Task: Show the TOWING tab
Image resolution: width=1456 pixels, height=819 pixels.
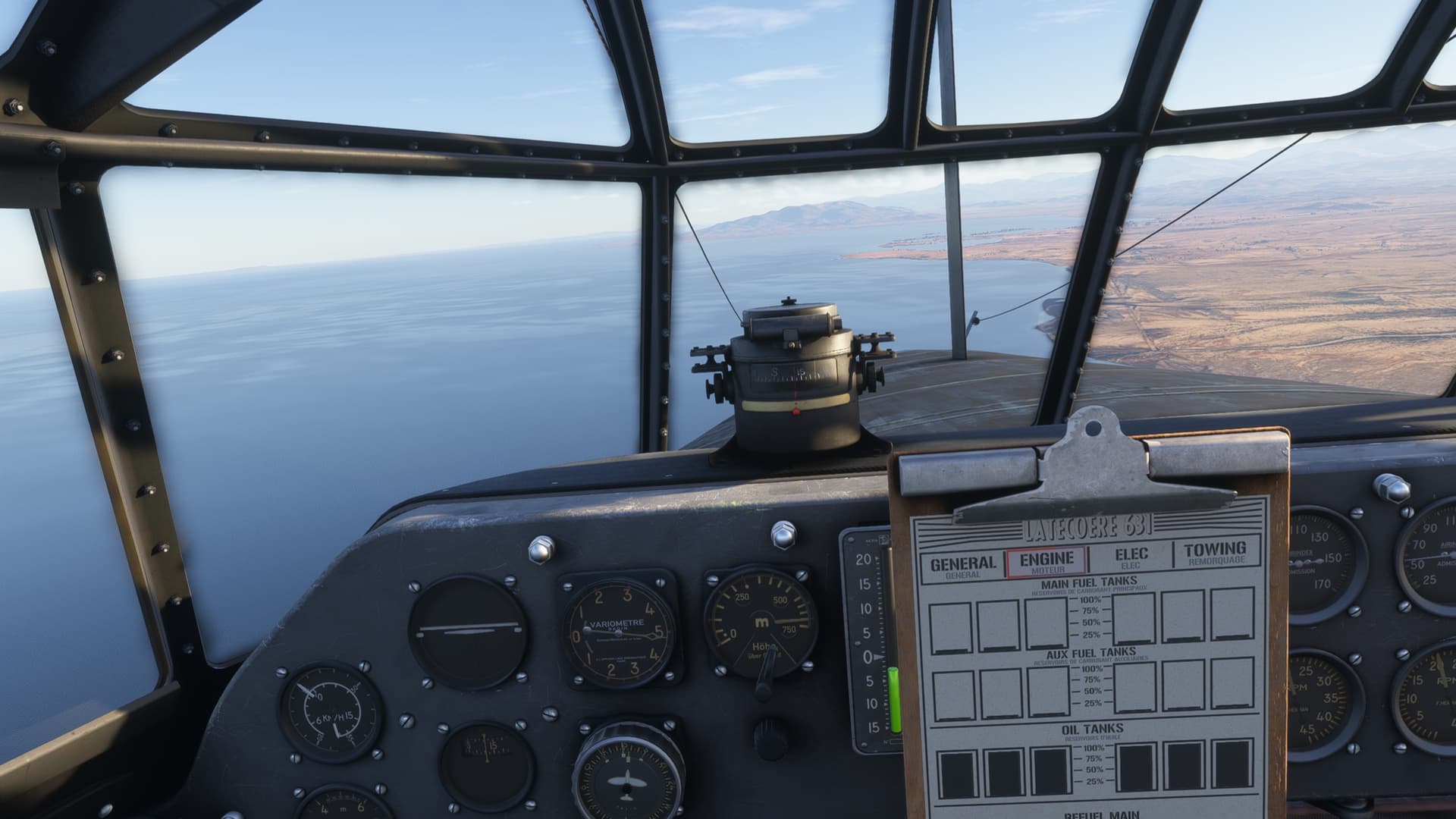Action: [1215, 551]
